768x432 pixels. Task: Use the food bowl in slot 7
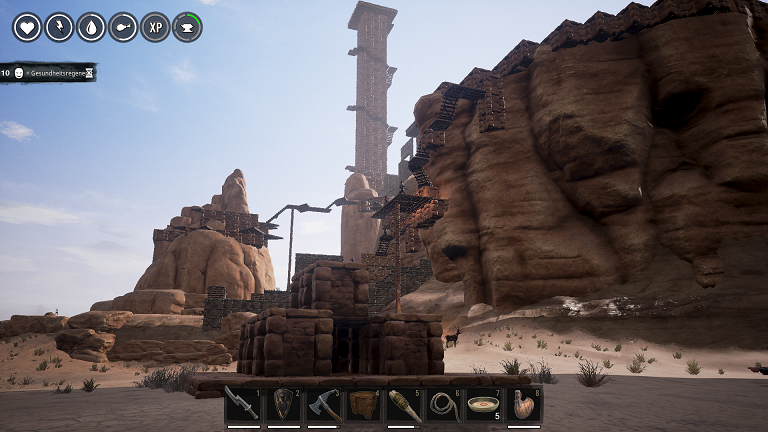tap(485, 405)
